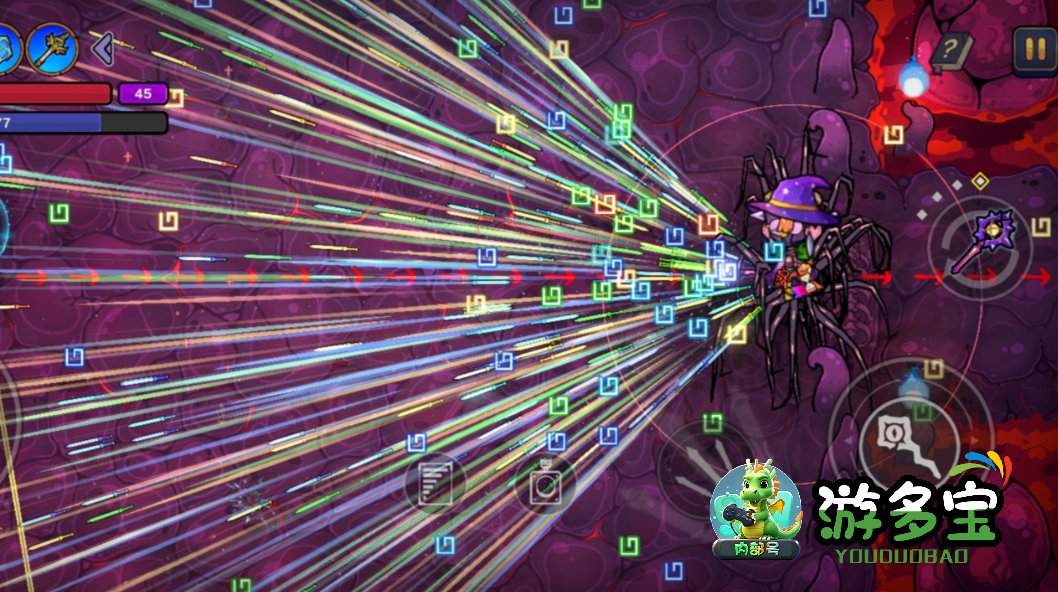This screenshot has width=1058, height=592.
Task: Select the golden staff buff icon
Action: [53, 46]
